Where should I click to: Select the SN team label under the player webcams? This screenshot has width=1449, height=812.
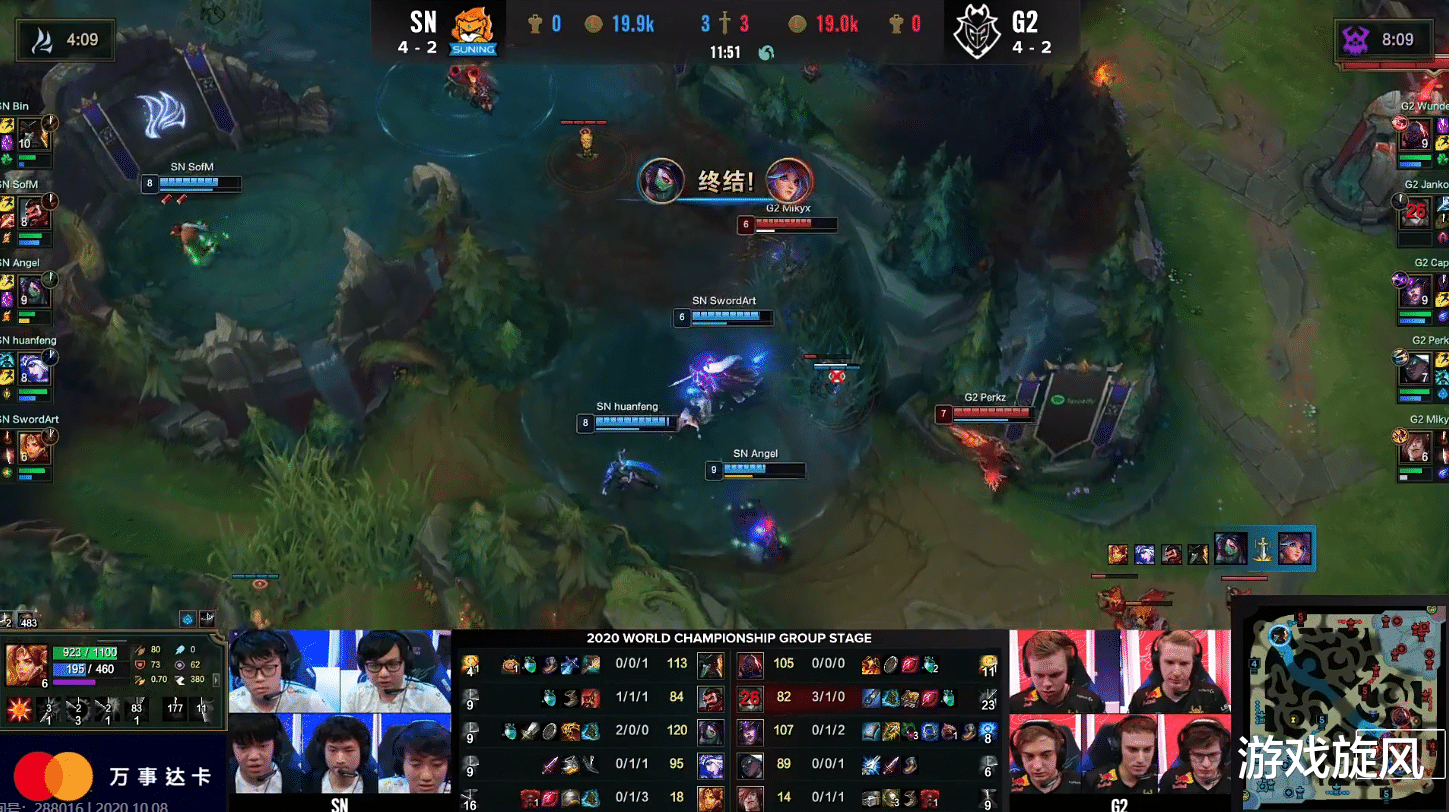click(340, 805)
